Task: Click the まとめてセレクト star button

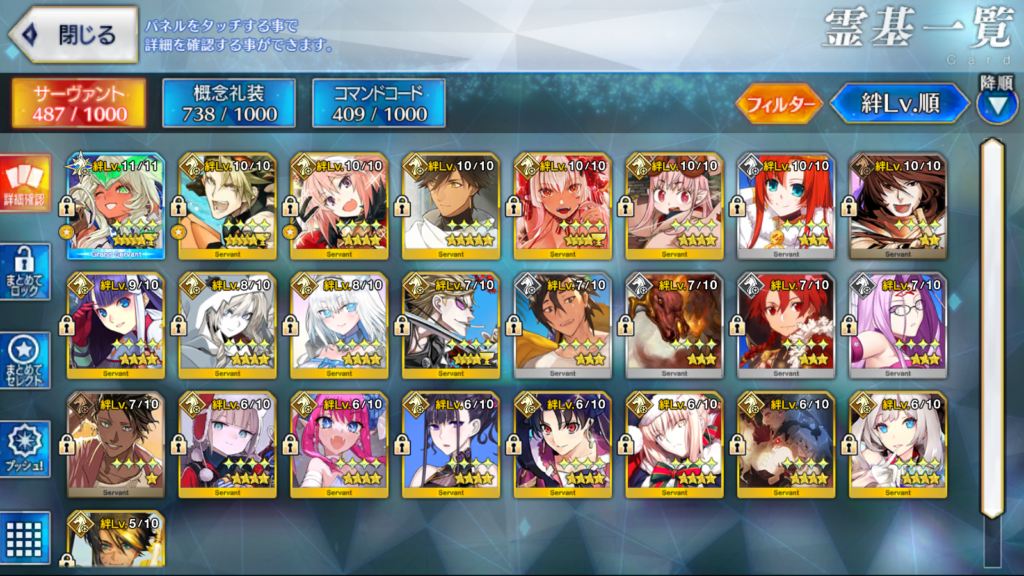Action: (x=25, y=357)
